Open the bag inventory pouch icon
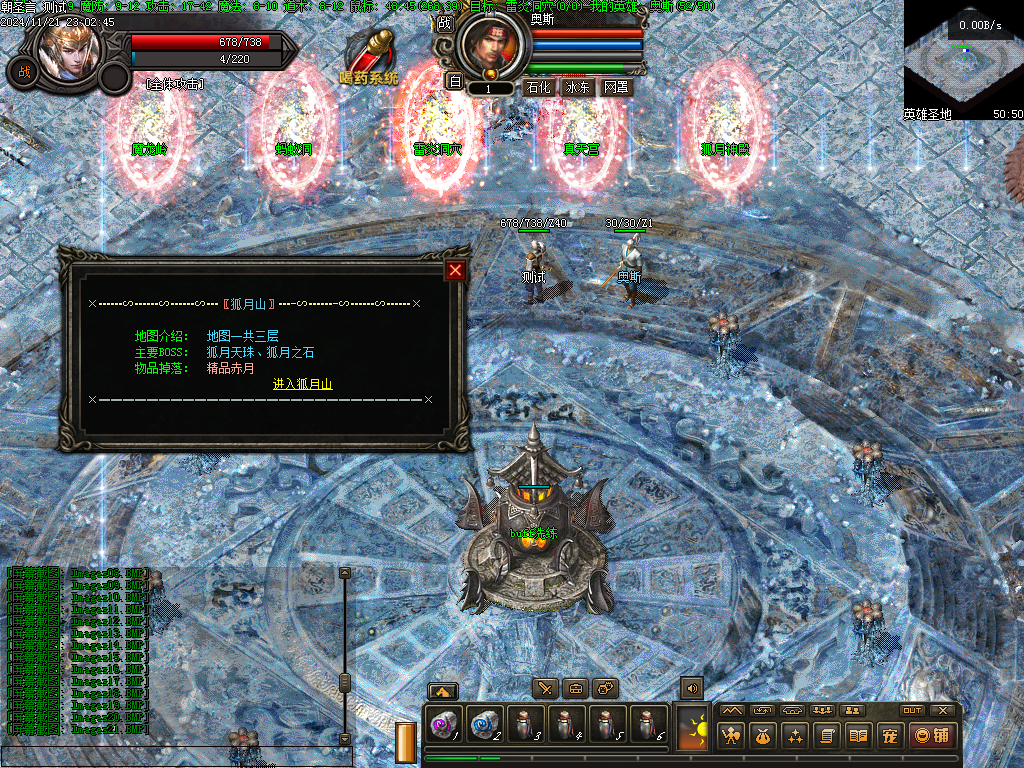The width and height of the screenshot is (1024, 768). tap(763, 737)
